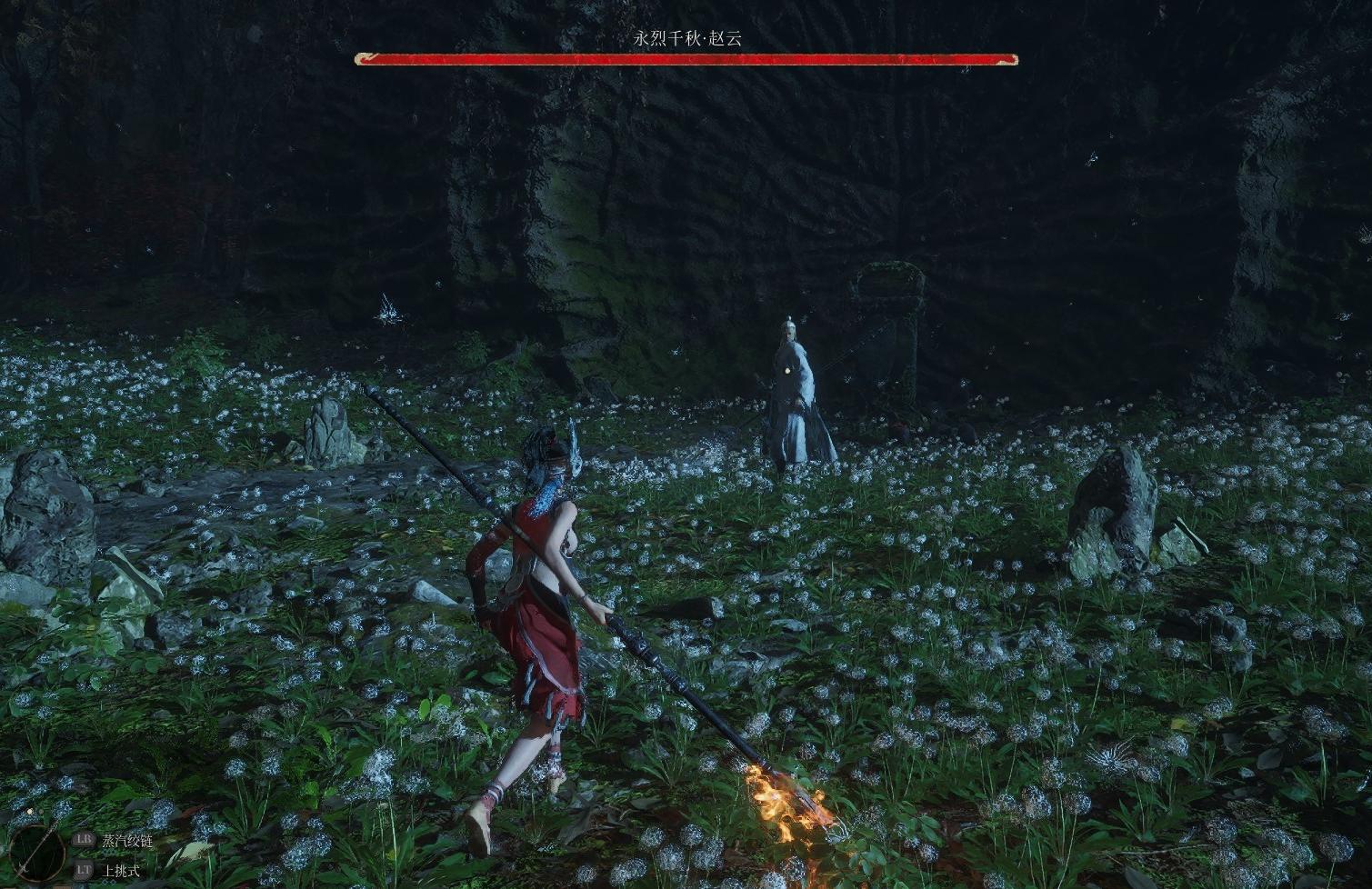
Task: Activate the 蒸汽绞链 weapon skill label
Action: 126,841
